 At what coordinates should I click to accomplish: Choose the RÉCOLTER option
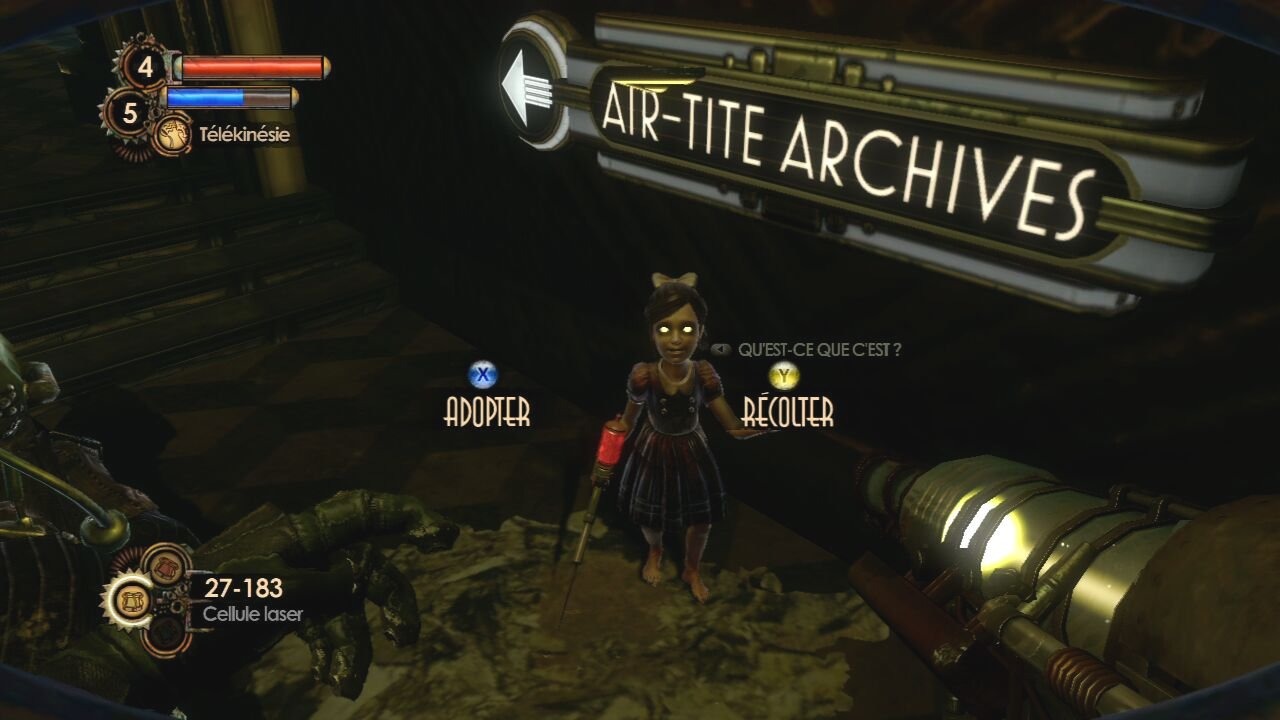(787, 411)
